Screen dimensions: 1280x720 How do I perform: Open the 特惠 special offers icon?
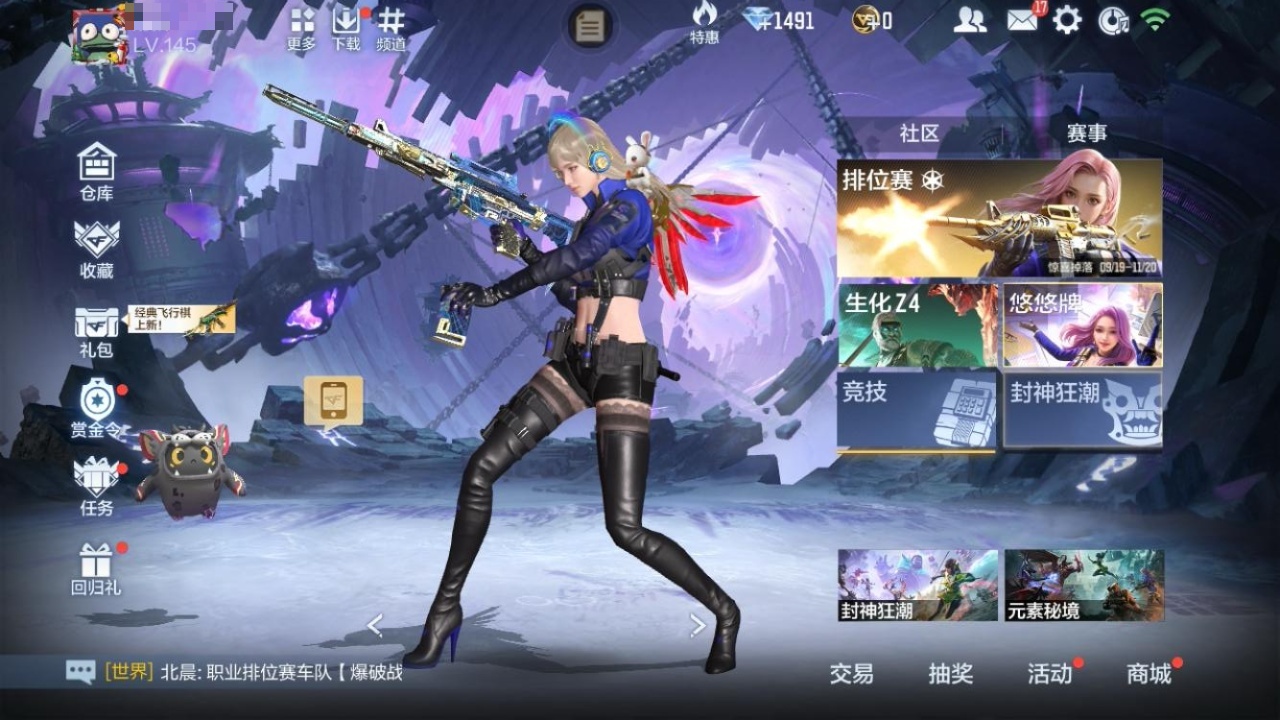(x=704, y=23)
